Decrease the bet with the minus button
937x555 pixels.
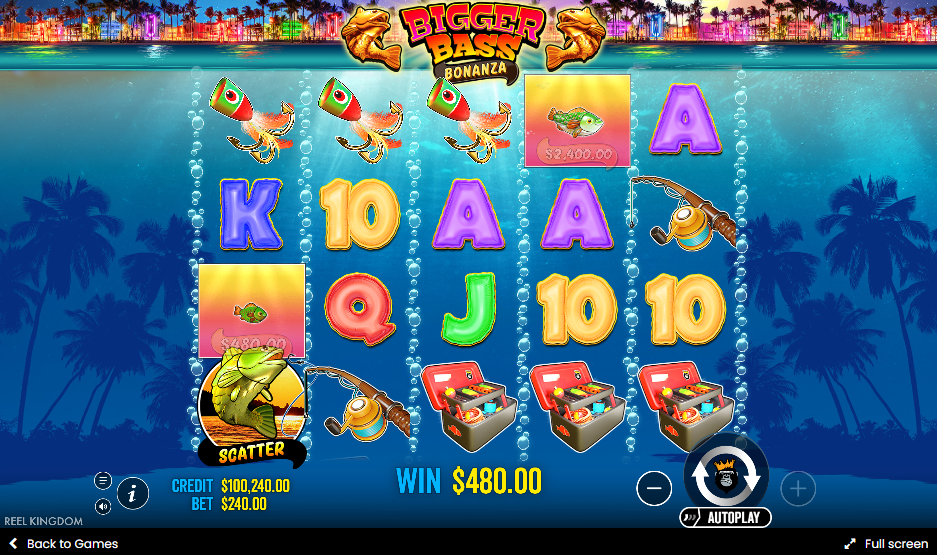tap(654, 488)
